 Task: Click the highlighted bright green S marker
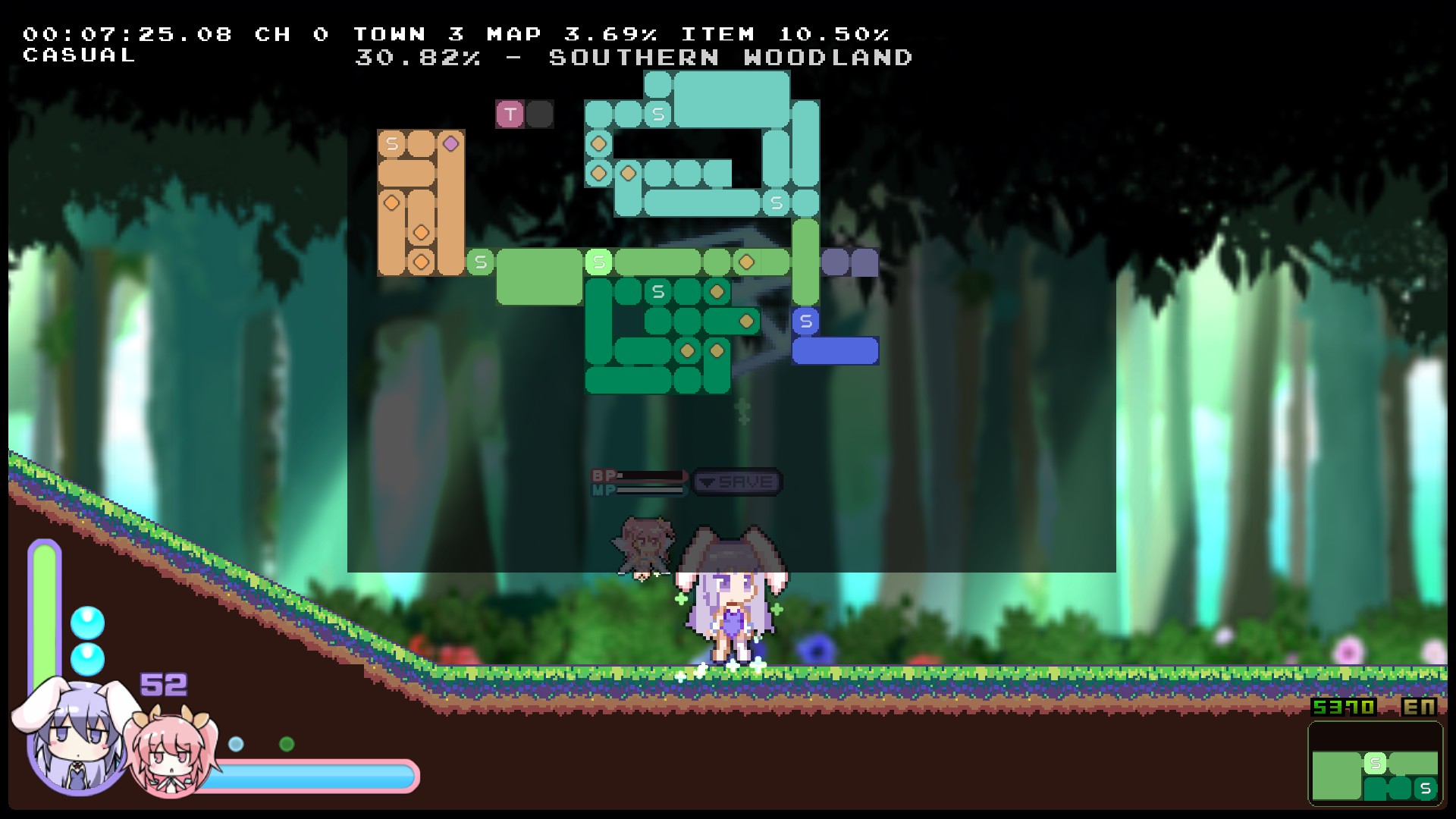(x=598, y=262)
